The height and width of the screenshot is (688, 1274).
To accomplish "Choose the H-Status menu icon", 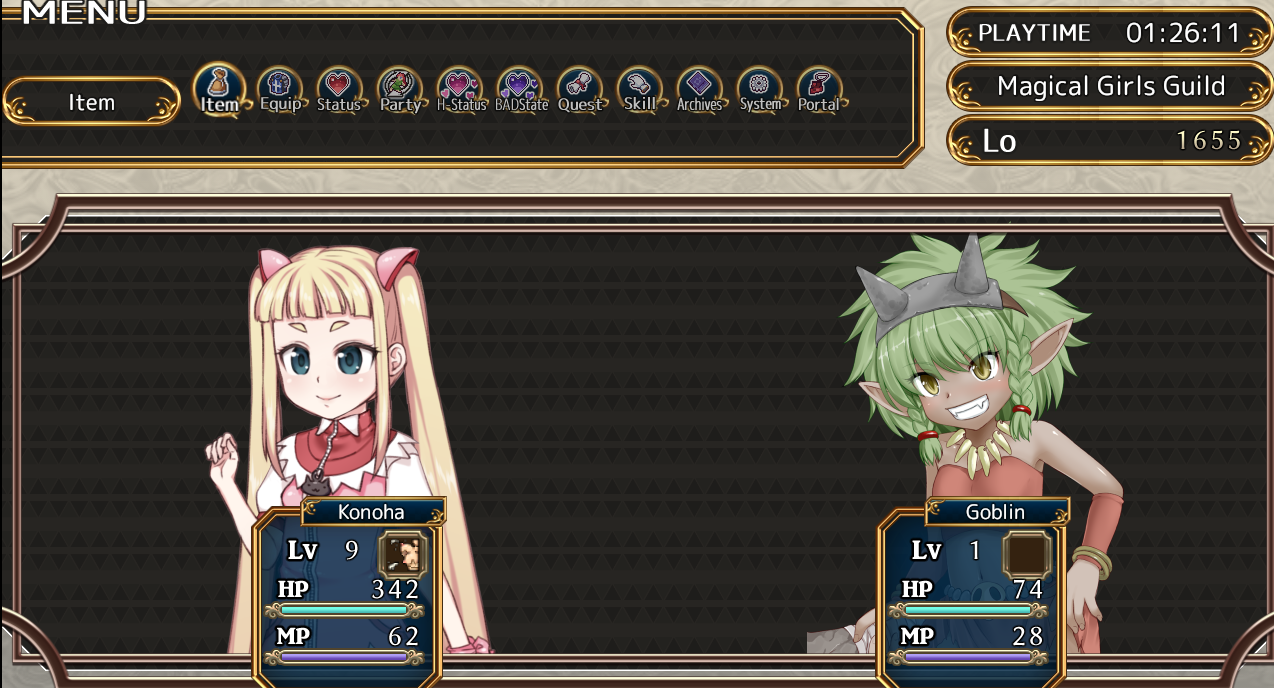I will (461, 91).
